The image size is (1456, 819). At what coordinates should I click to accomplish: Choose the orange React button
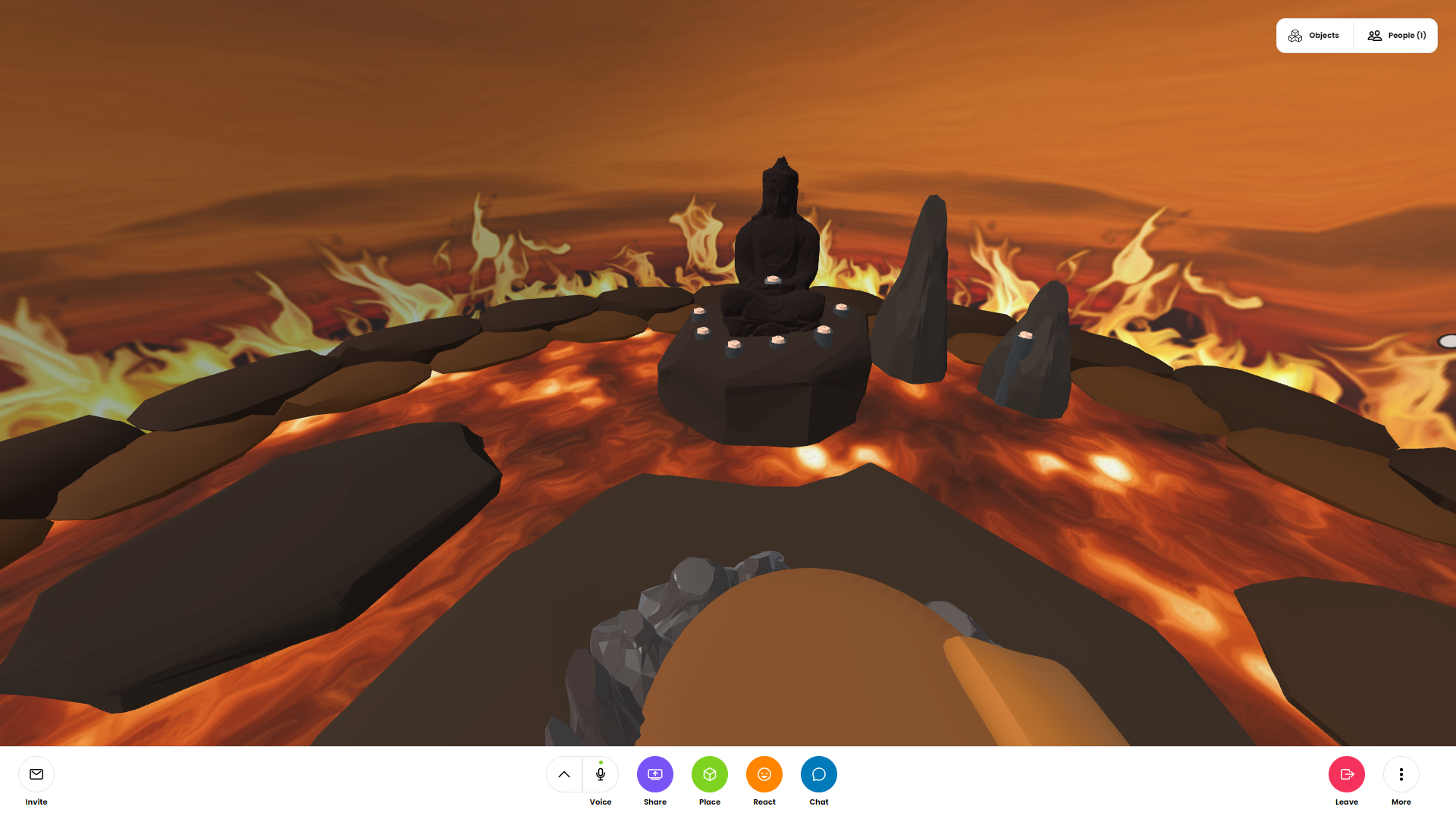pyautogui.click(x=764, y=774)
